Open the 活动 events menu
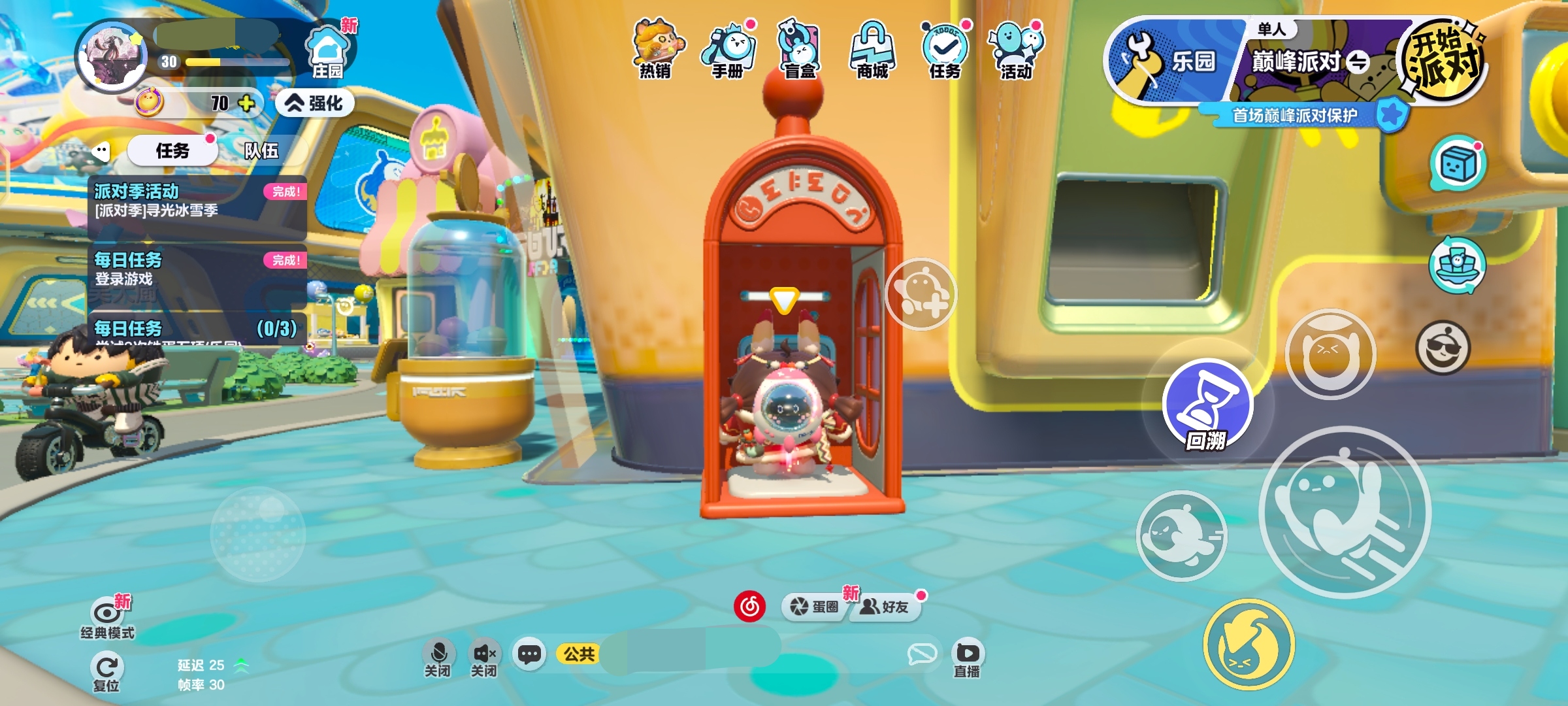Image resolution: width=1568 pixels, height=706 pixels. click(1017, 49)
